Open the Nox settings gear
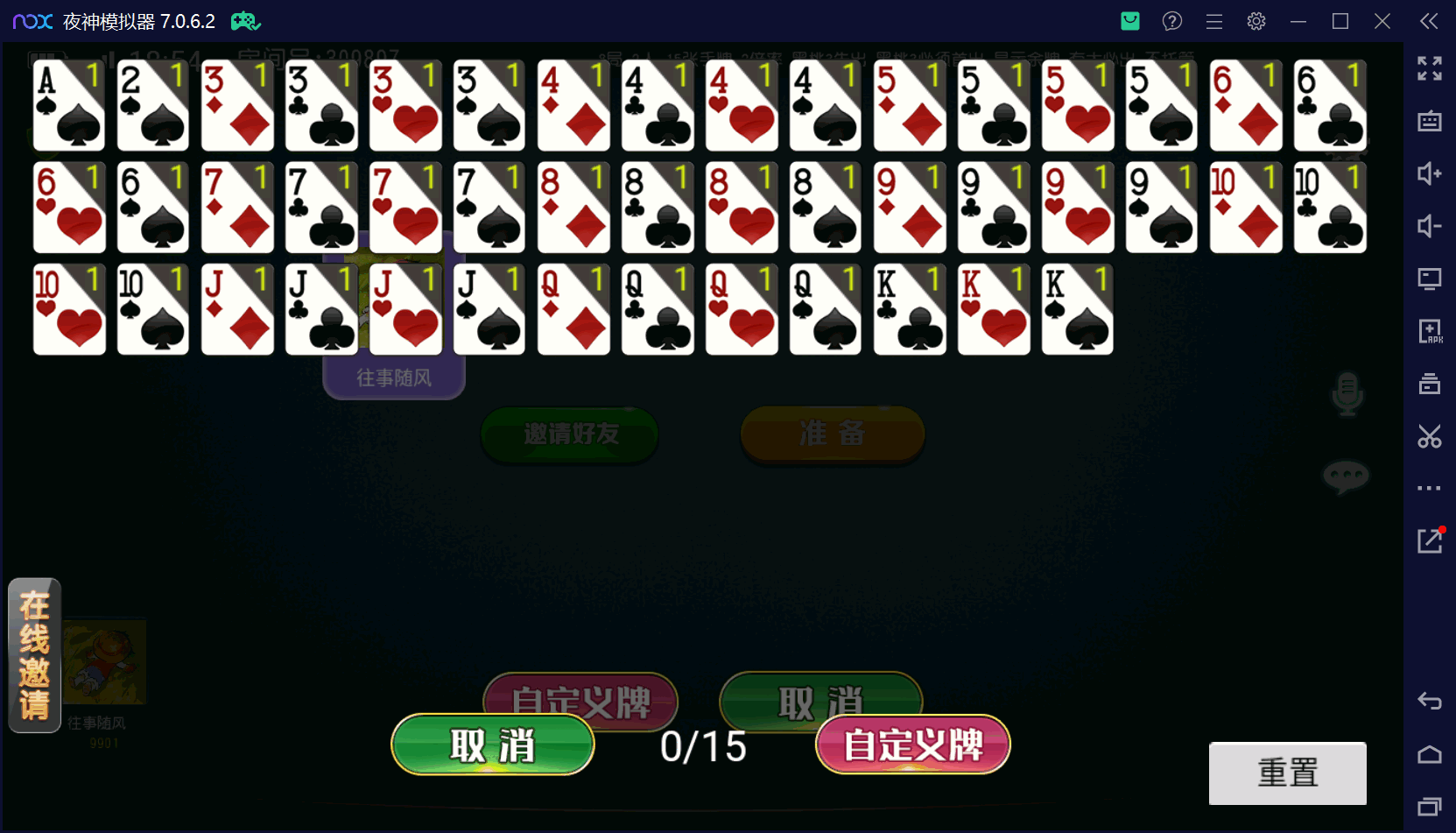Screen dimensions: 1456x833 (x=1256, y=21)
